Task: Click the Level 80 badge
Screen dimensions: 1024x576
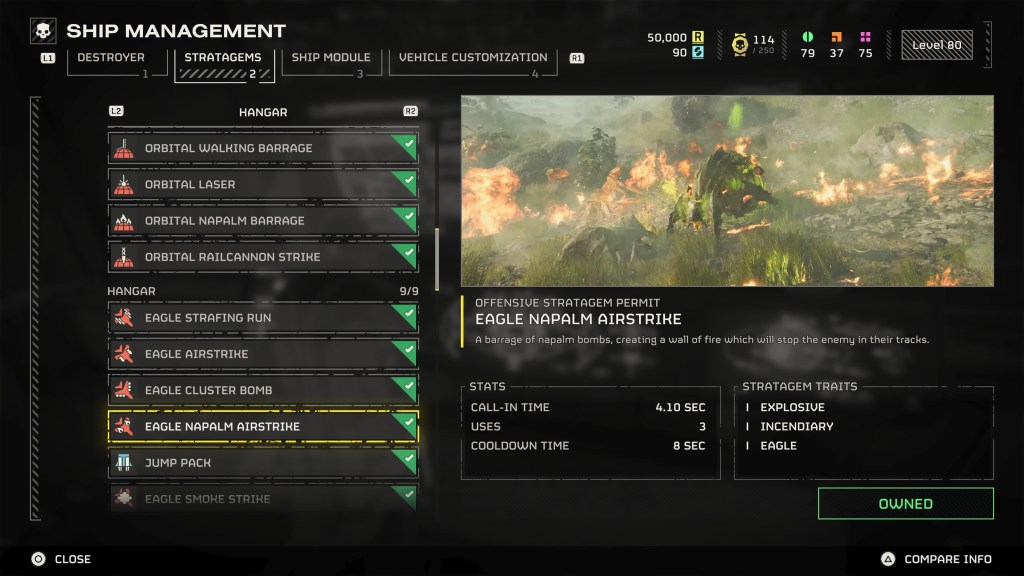Action: [936, 45]
